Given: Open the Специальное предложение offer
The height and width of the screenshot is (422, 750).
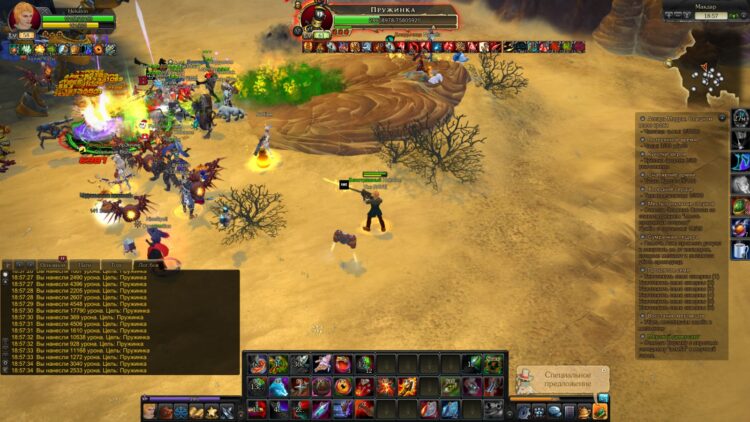Looking at the screenshot, I should [567, 380].
